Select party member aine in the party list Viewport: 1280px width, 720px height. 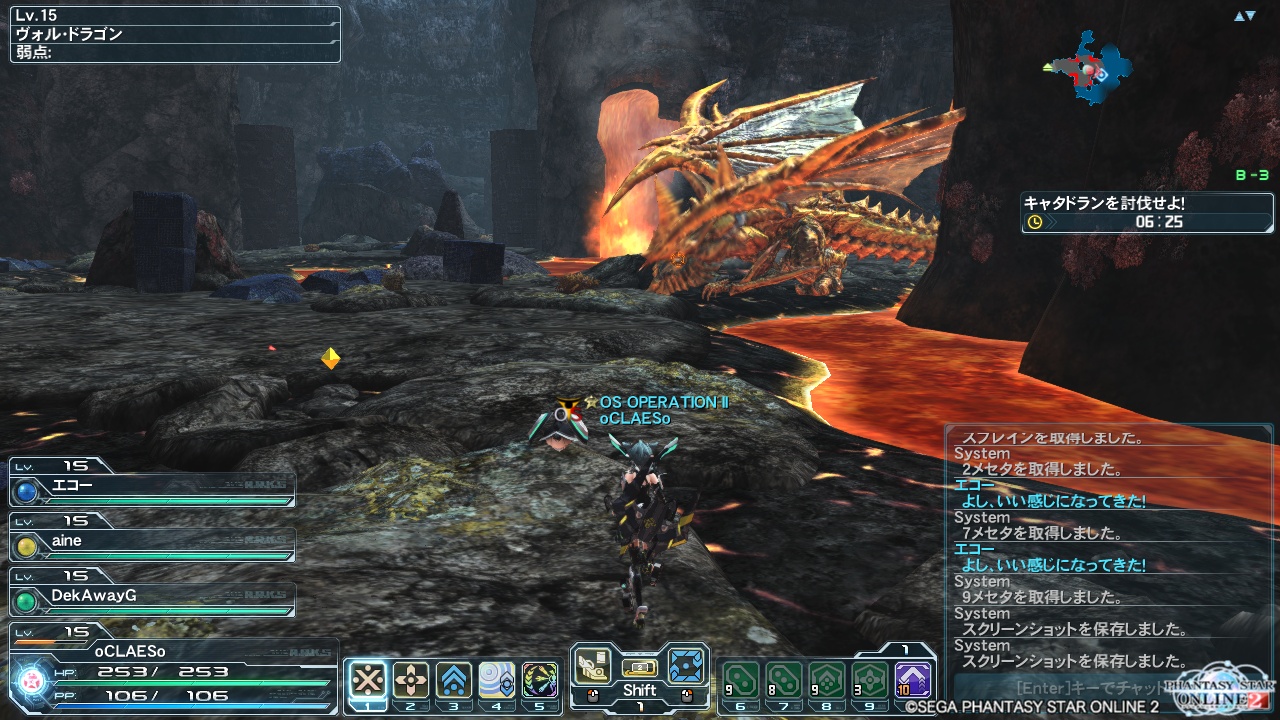[152, 543]
